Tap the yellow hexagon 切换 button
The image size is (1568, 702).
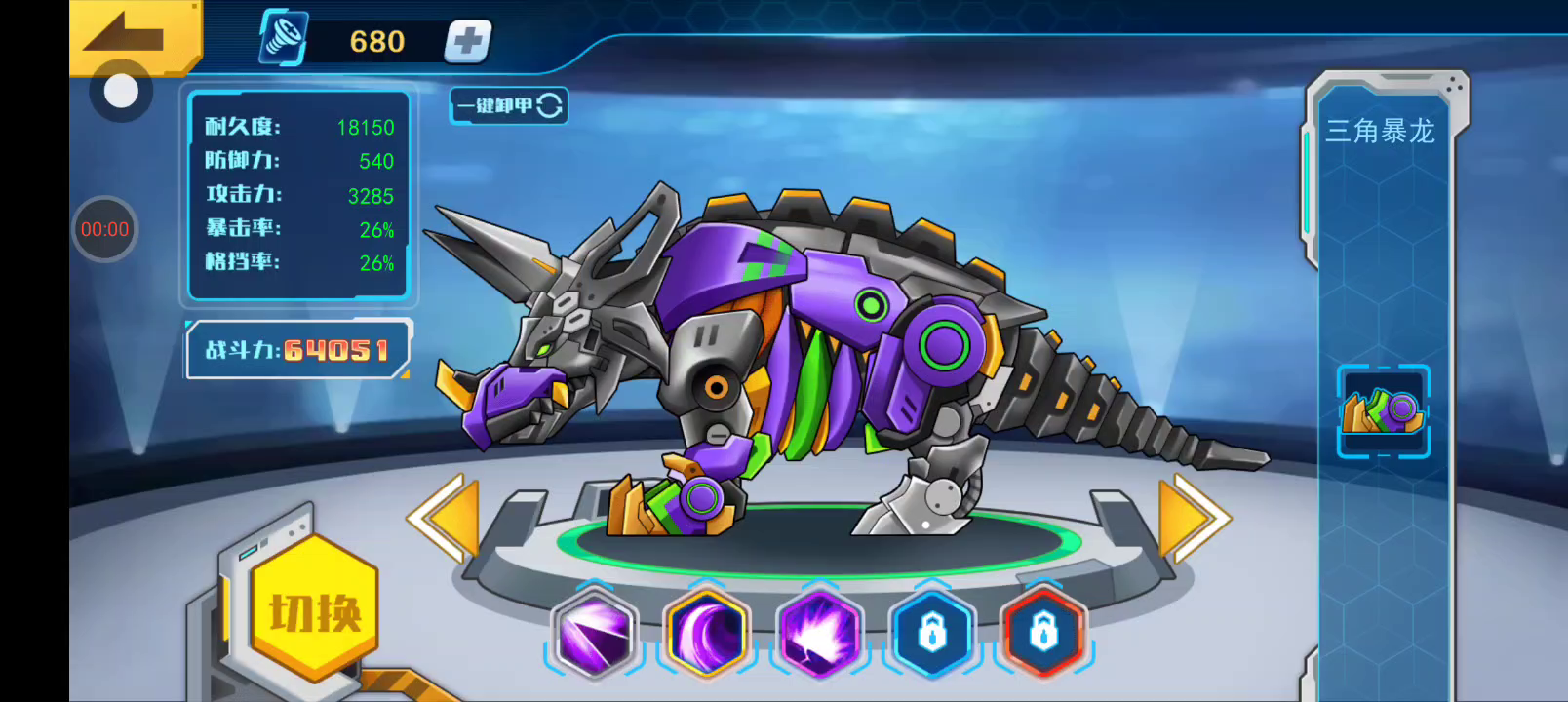(315, 611)
